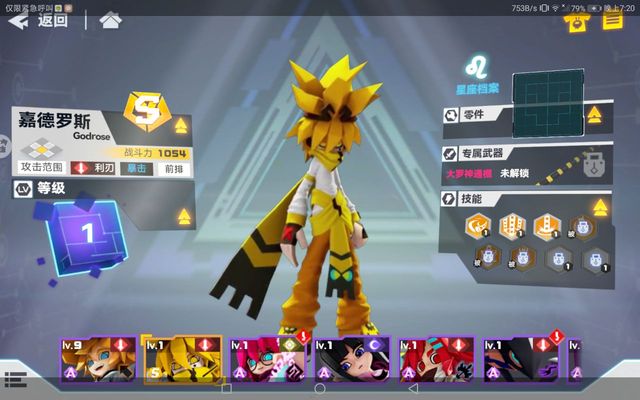
Task: Open the top-right list menu icon
Action: [610, 22]
